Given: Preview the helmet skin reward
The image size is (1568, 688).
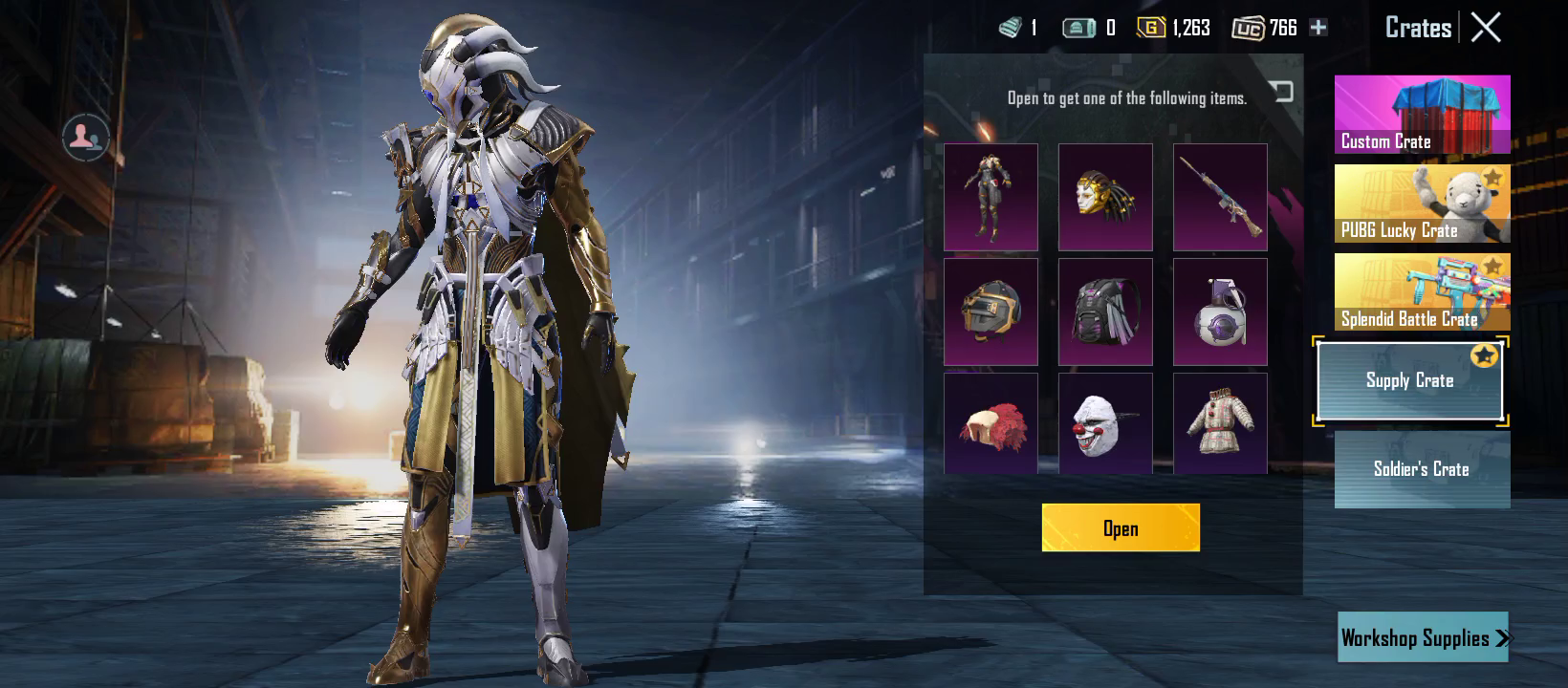Looking at the screenshot, I should [991, 312].
